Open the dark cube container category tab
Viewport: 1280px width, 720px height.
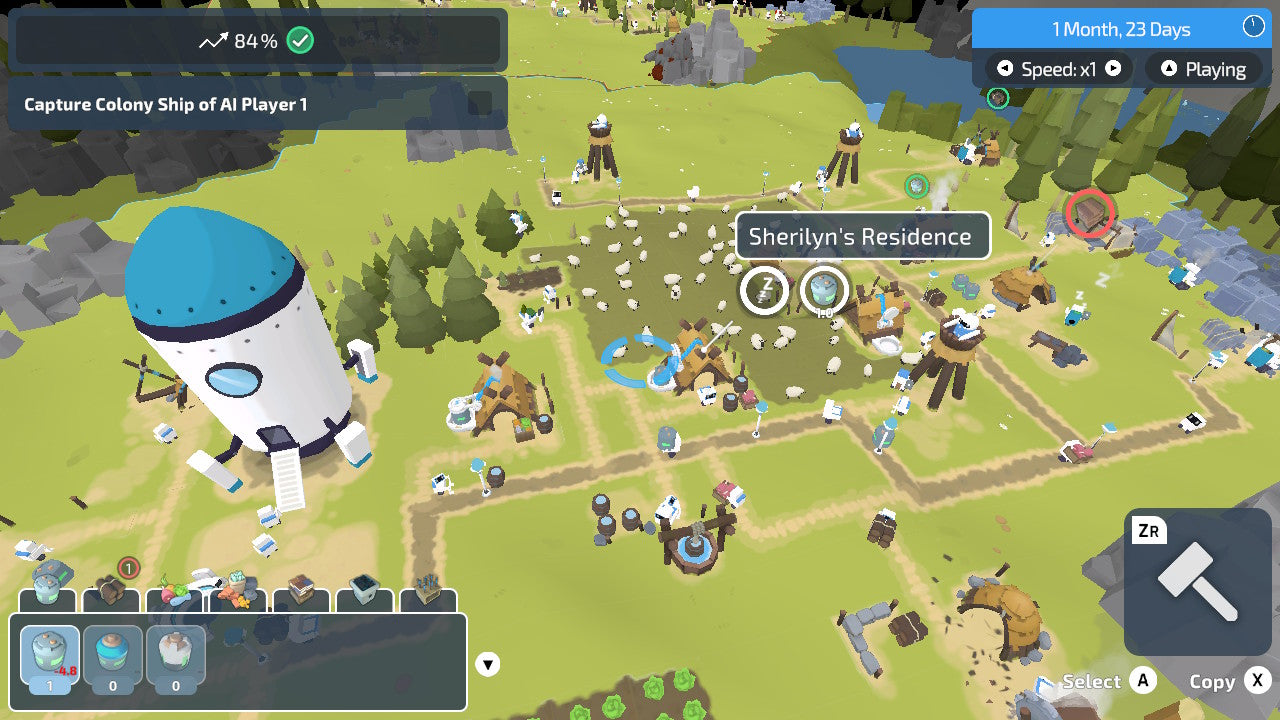tap(364, 594)
